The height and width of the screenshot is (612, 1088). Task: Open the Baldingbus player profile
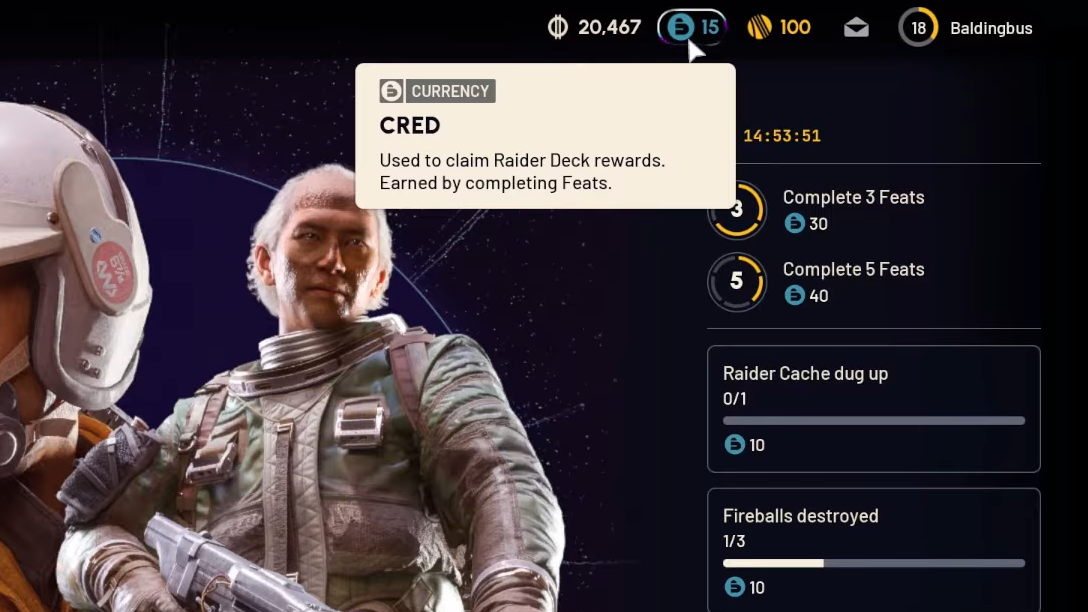coord(966,28)
